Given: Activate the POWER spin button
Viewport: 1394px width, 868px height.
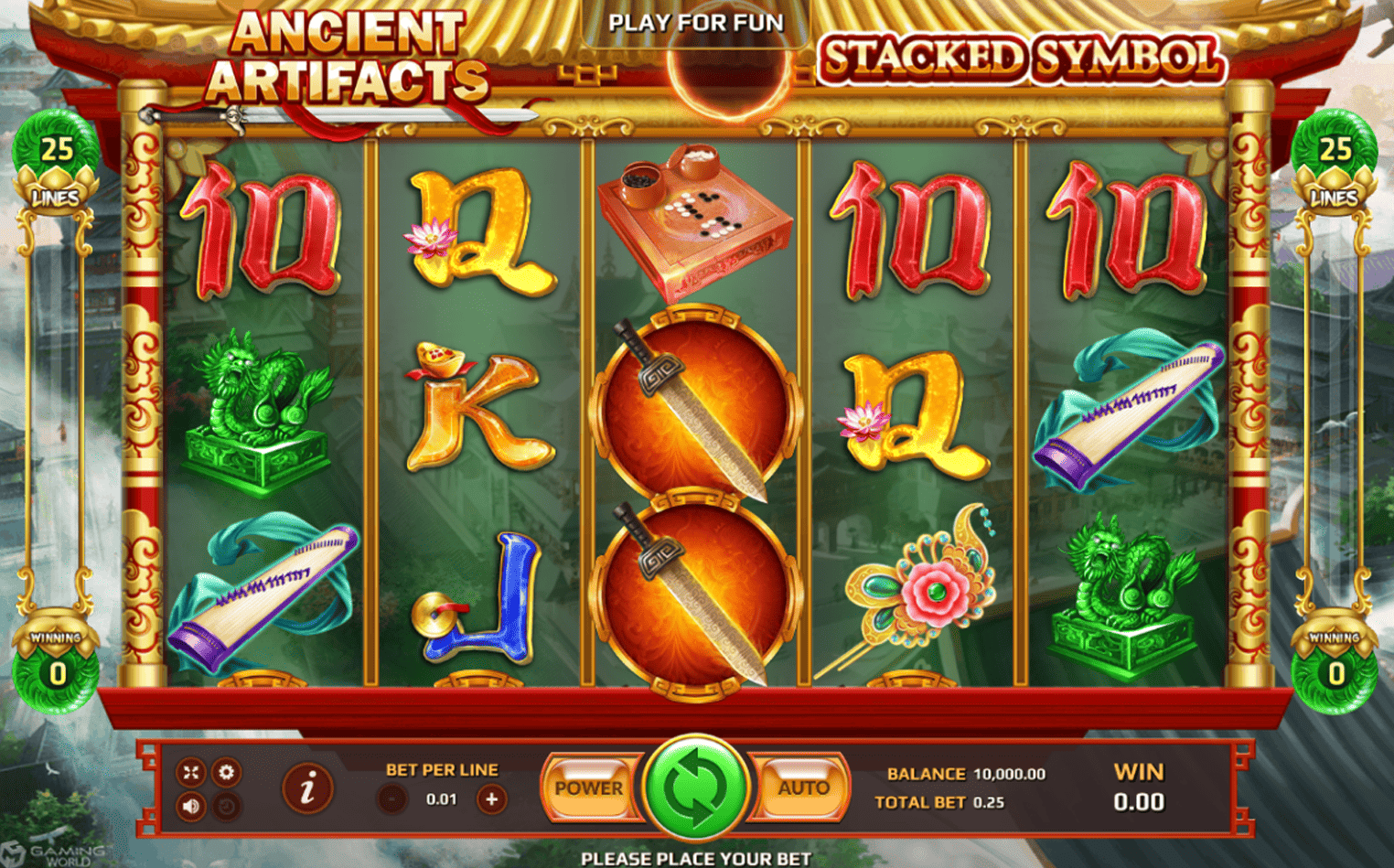Looking at the screenshot, I should (x=588, y=788).
